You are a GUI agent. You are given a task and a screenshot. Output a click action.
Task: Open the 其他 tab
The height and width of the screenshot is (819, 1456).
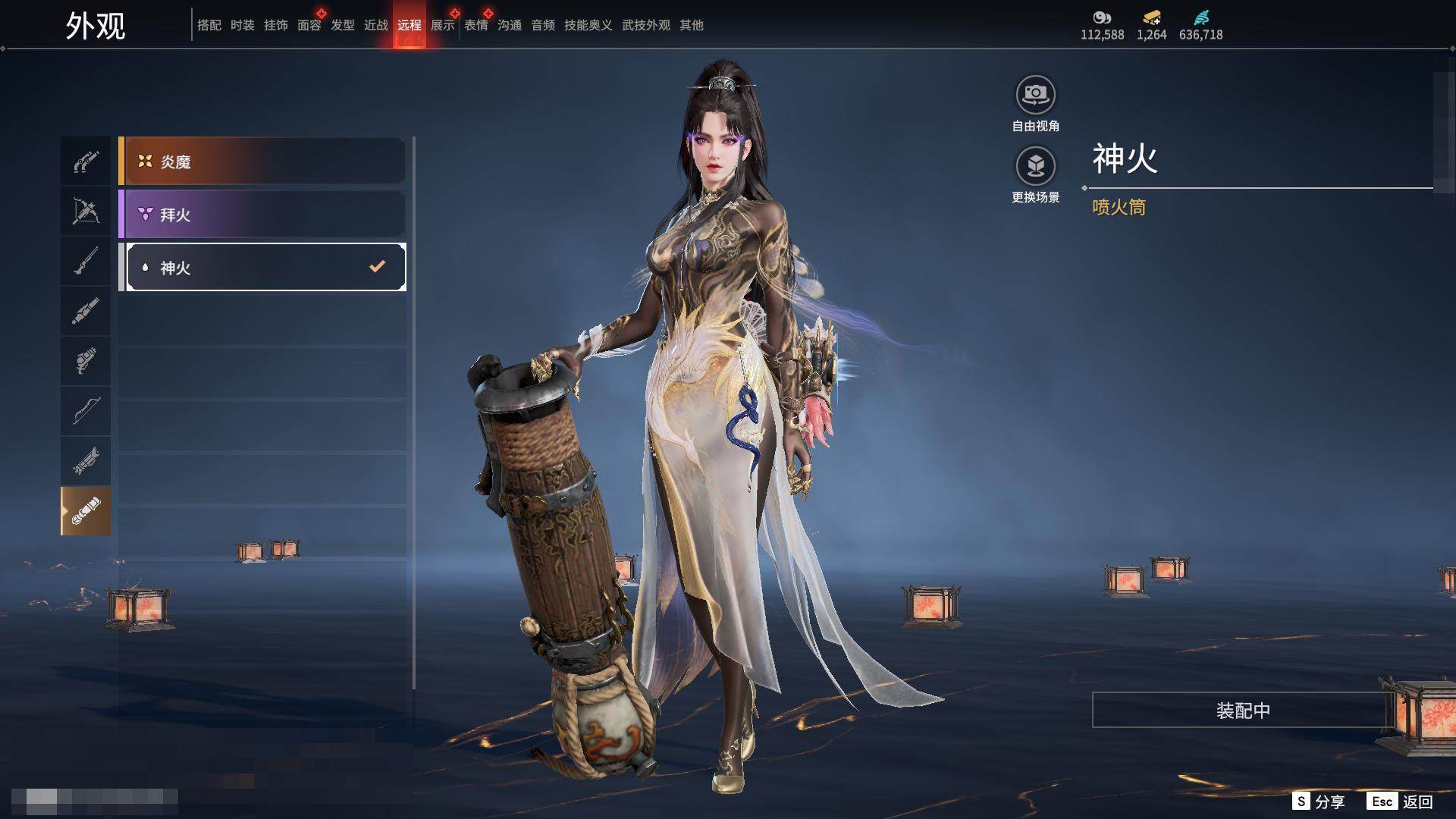(692, 25)
